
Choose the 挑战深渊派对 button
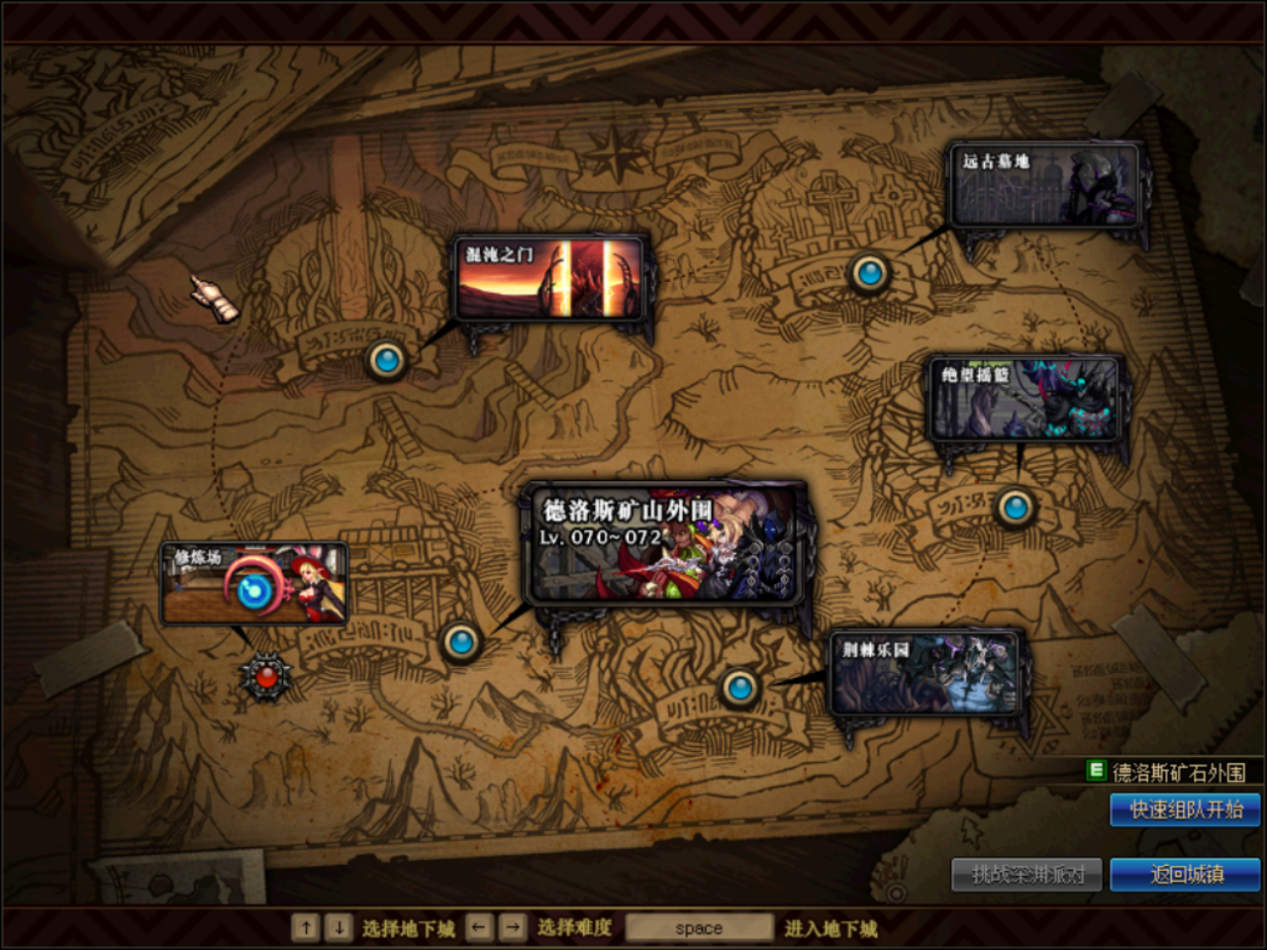1026,874
